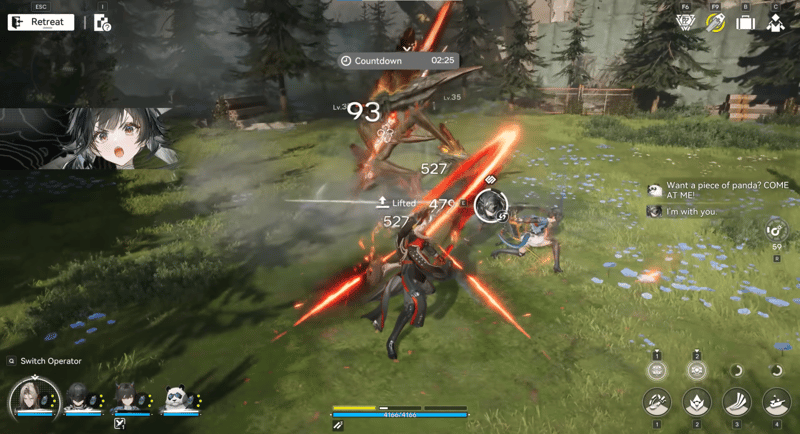Click the sword icon below operator portraits
Screen dimensions: 800x434
pos(119,424)
